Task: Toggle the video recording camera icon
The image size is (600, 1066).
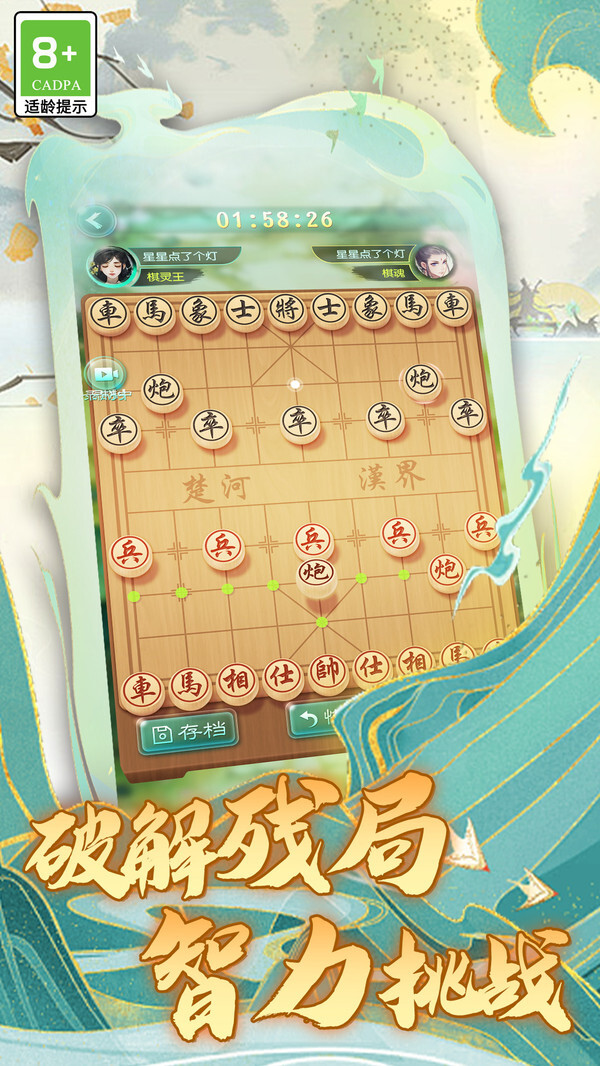Action: point(106,374)
